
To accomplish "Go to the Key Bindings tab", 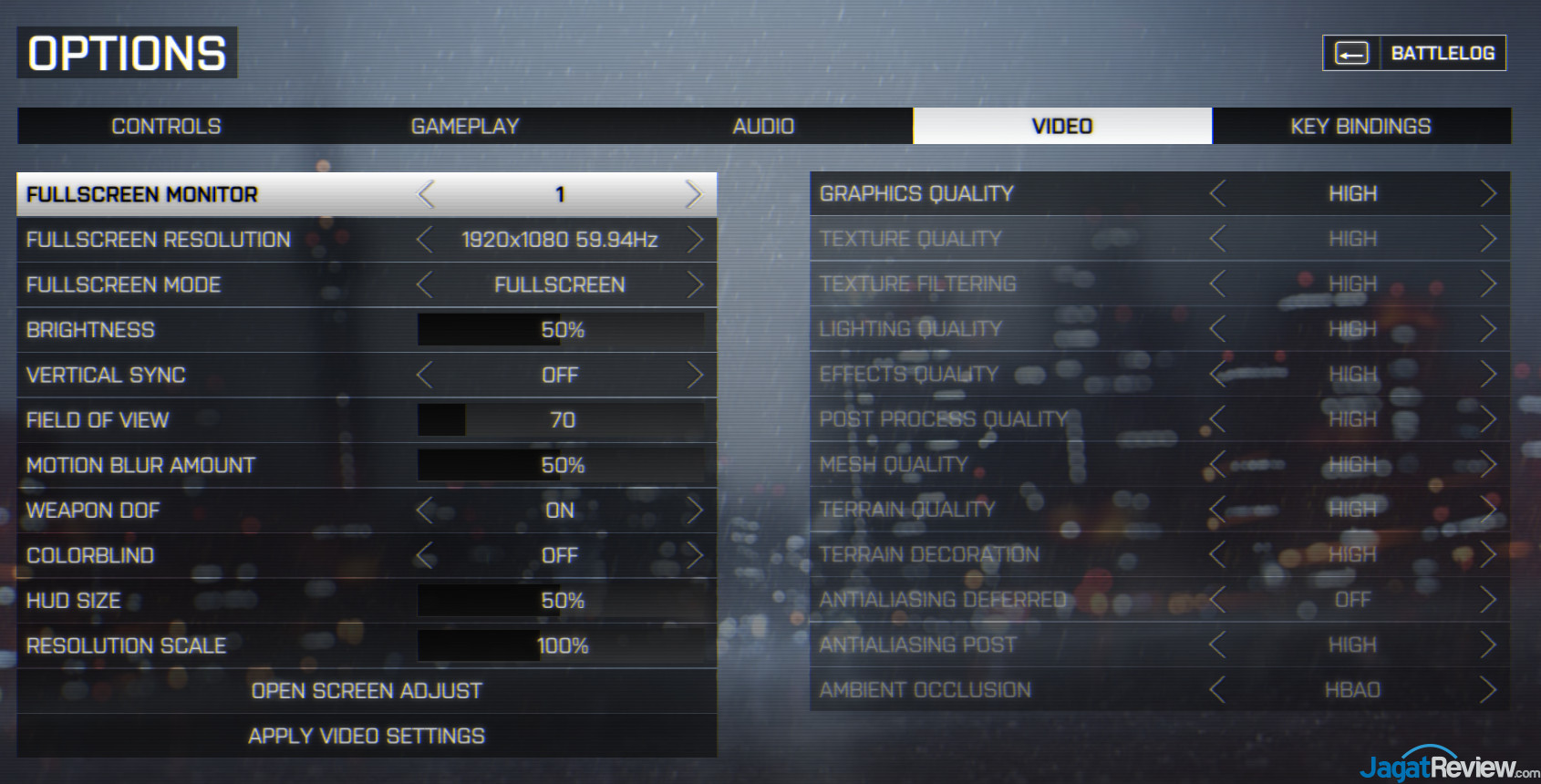I will pos(1360,126).
